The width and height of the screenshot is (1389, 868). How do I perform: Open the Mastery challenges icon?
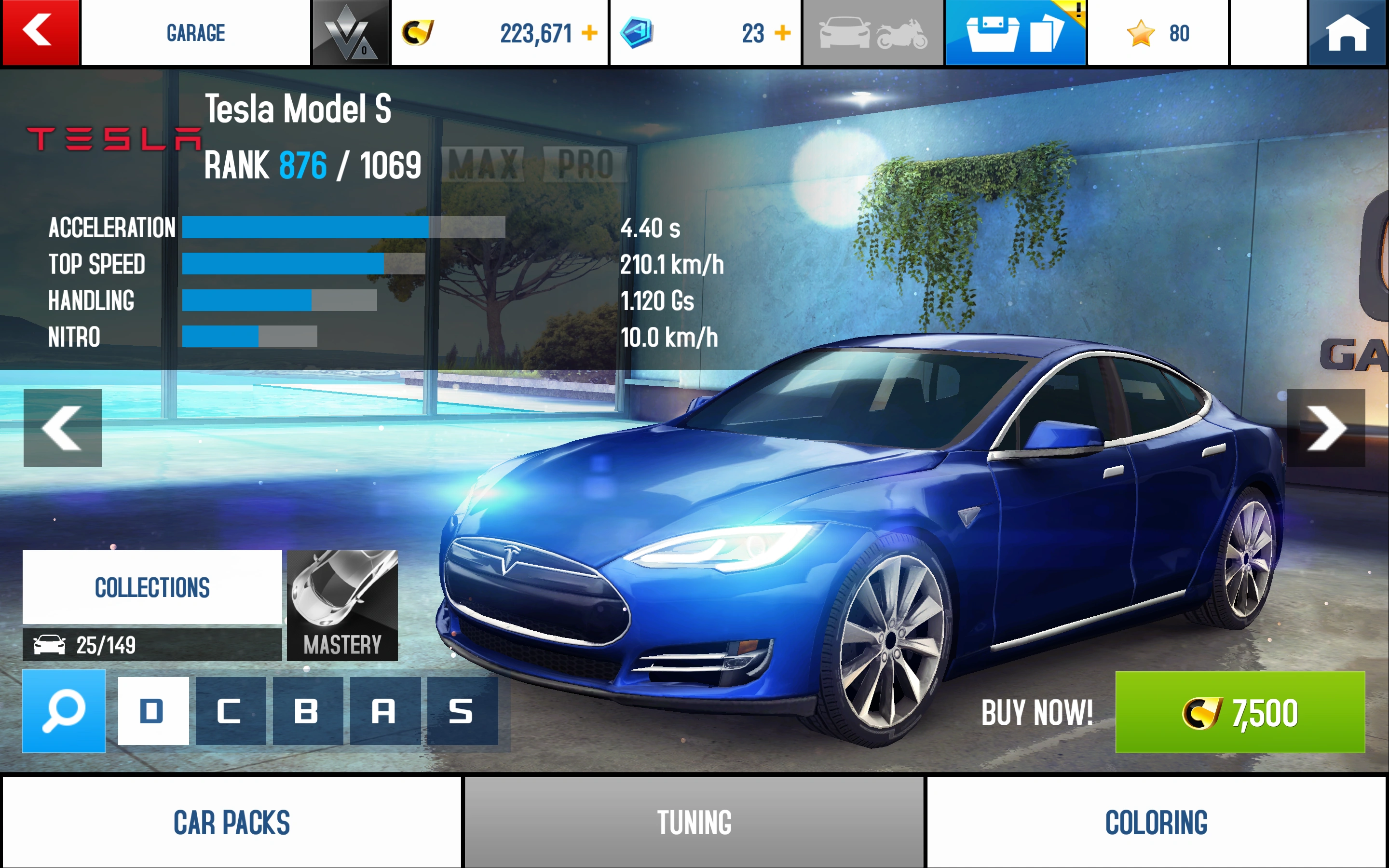pyautogui.click(x=342, y=603)
